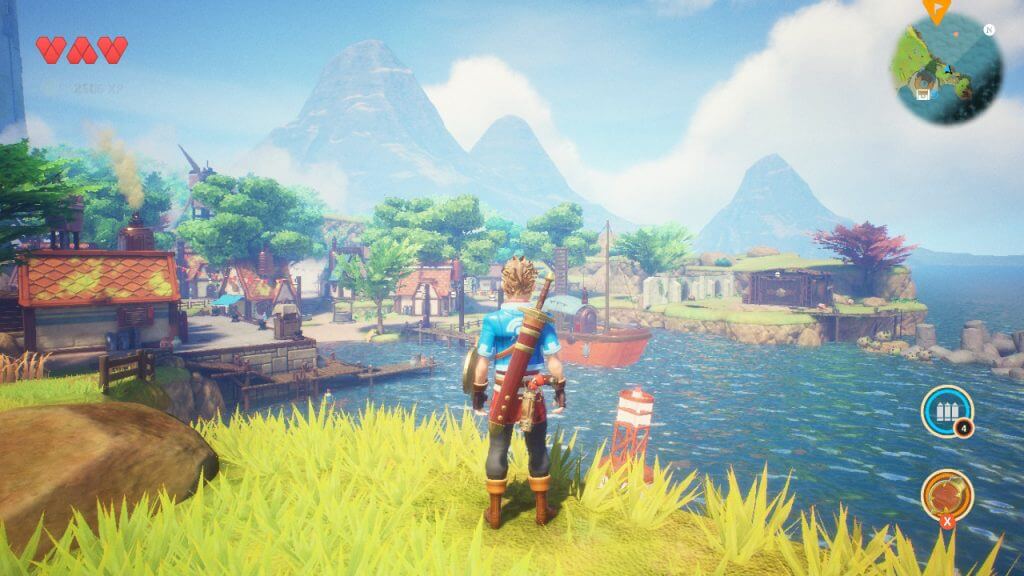
Task: Select the blue ammo item icon
Action: tap(946, 411)
